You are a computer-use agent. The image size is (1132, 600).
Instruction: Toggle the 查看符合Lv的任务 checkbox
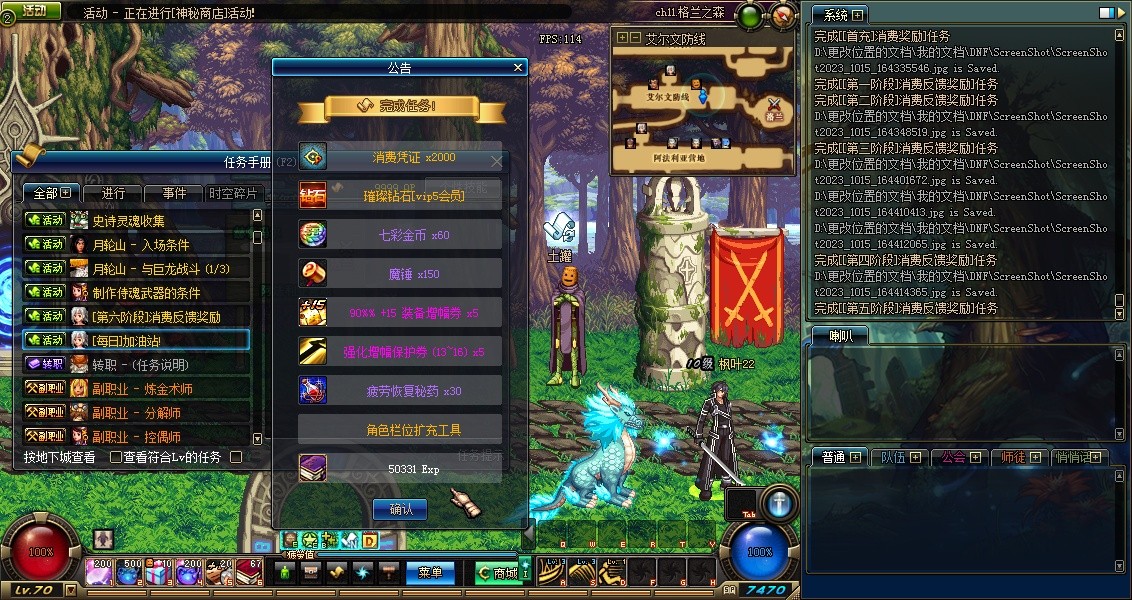(x=116, y=457)
